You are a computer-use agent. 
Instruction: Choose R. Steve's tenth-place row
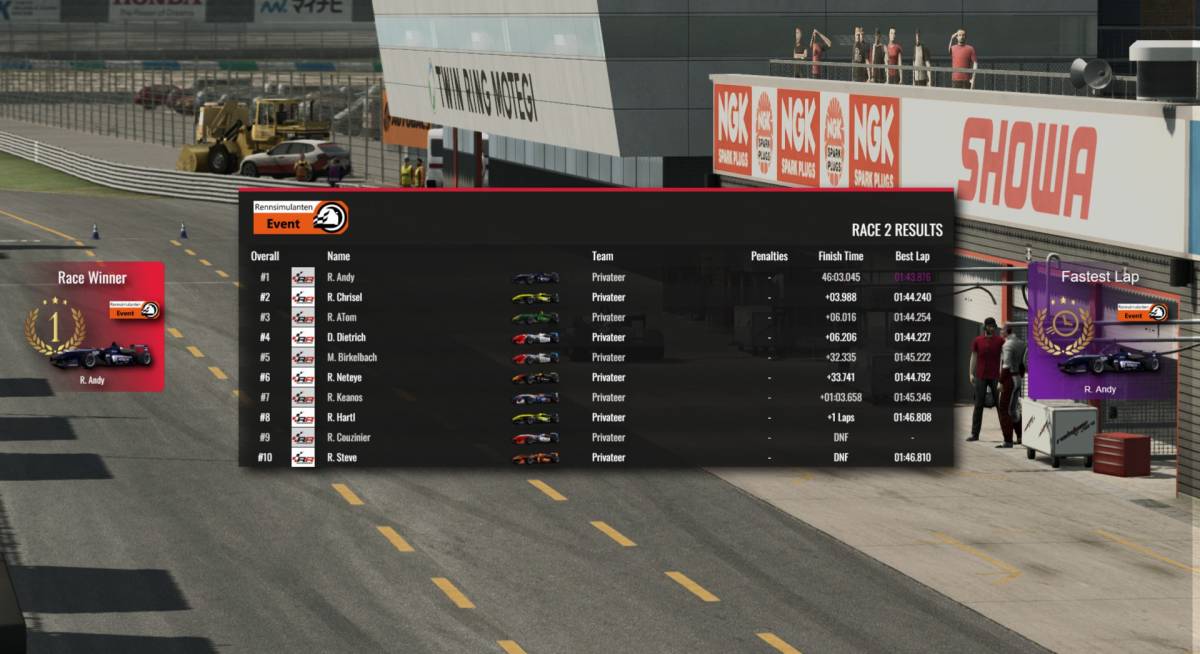pyautogui.click(x=595, y=457)
